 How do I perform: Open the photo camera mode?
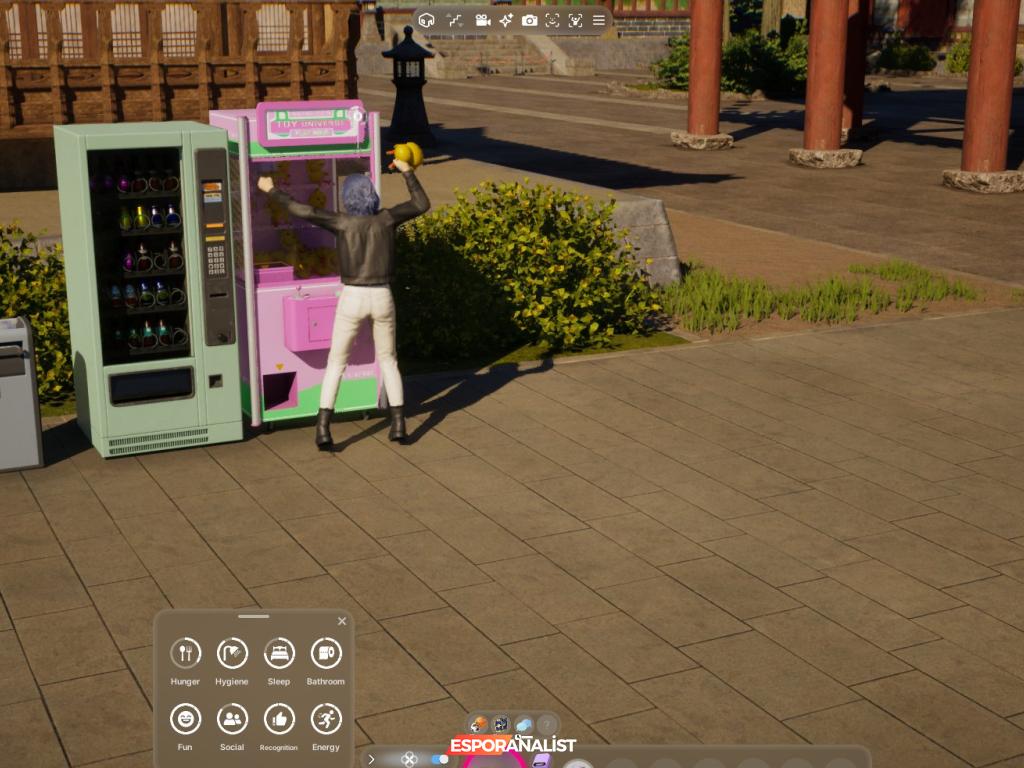tap(529, 20)
